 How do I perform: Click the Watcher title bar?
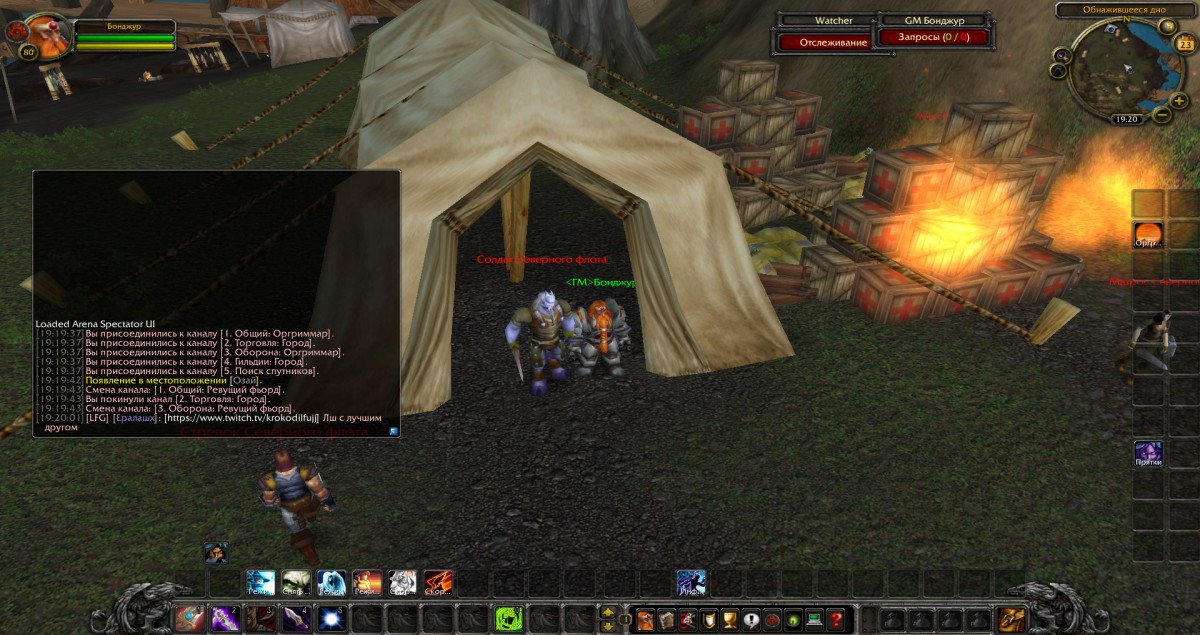coord(825,20)
